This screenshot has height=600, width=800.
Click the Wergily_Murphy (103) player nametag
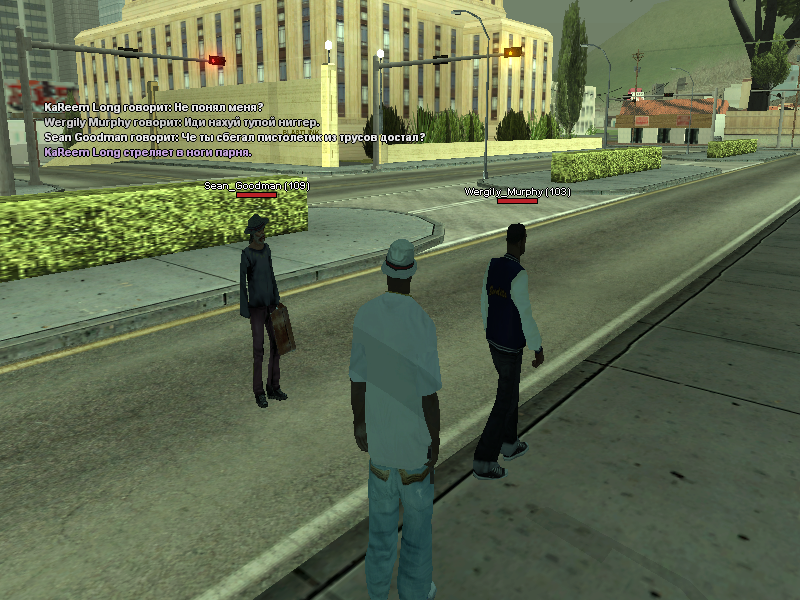click(517, 191)
